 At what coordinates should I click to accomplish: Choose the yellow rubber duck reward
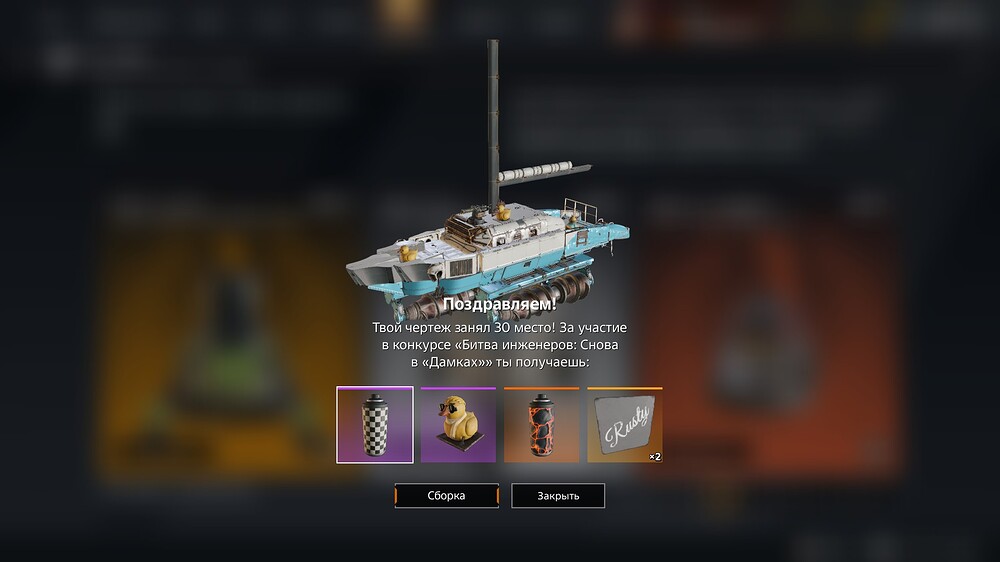(458, 425)
